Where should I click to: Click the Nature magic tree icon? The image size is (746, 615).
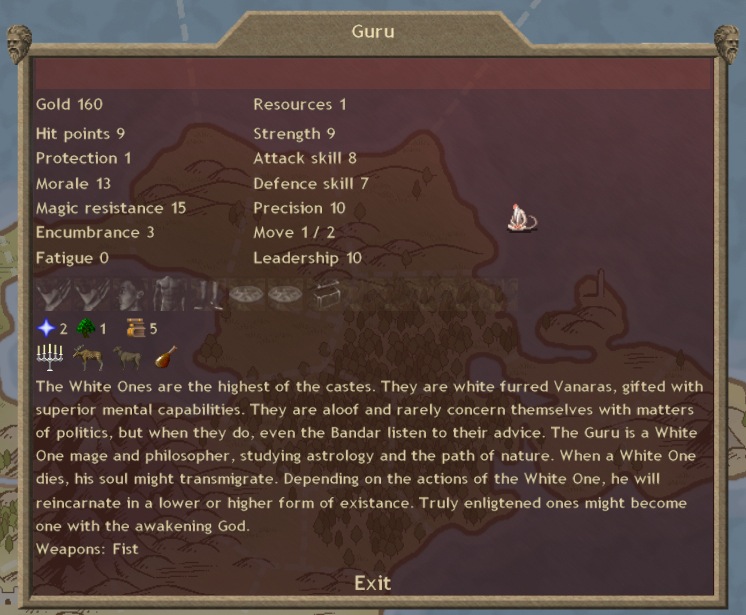tap(85, 328)
